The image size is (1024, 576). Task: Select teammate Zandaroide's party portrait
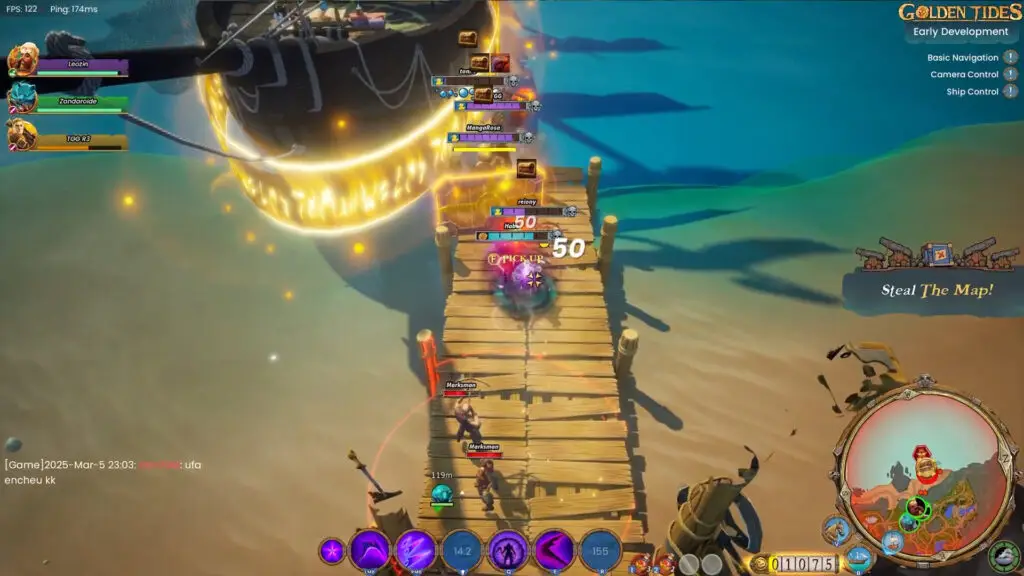[22, 97]
